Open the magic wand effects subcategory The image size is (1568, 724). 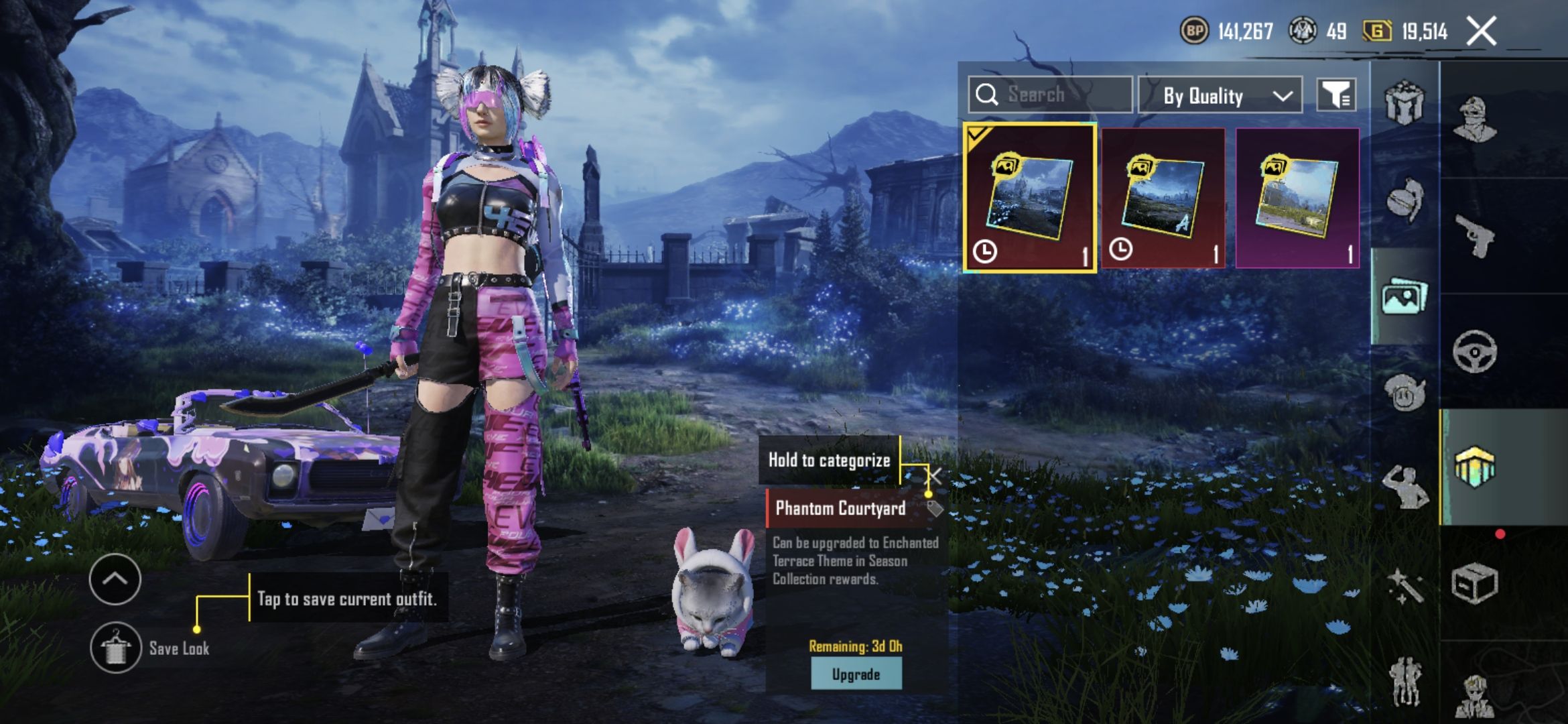coord(1404,585)
